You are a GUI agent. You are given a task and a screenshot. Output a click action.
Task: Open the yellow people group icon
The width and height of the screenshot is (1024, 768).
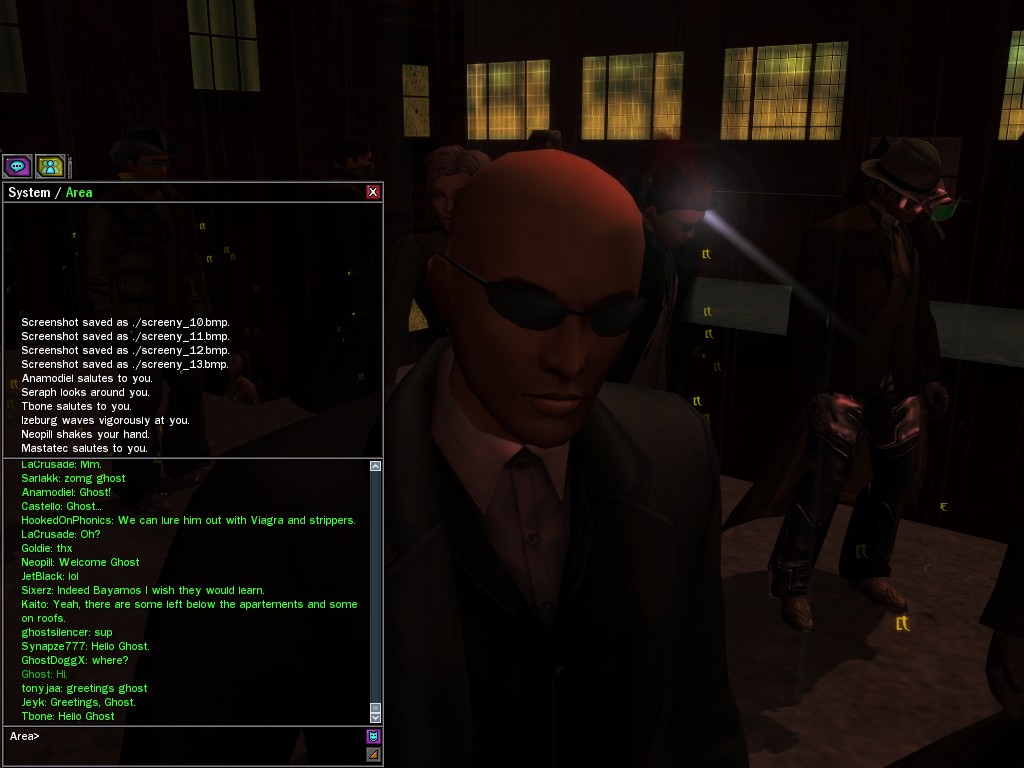[50, 166]
